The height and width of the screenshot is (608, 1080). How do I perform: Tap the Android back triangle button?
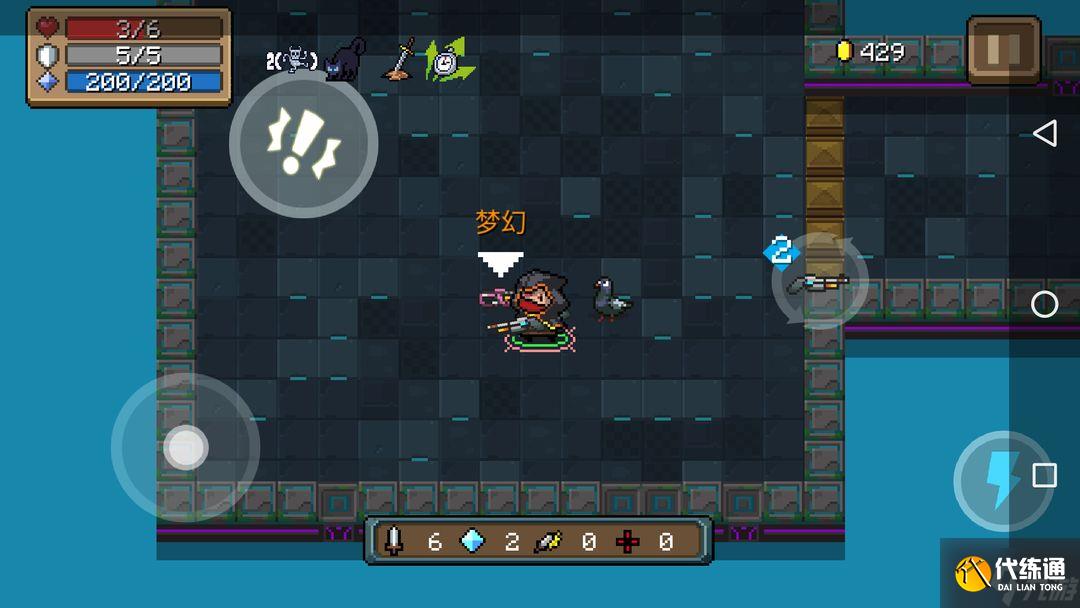point(1044,134)
